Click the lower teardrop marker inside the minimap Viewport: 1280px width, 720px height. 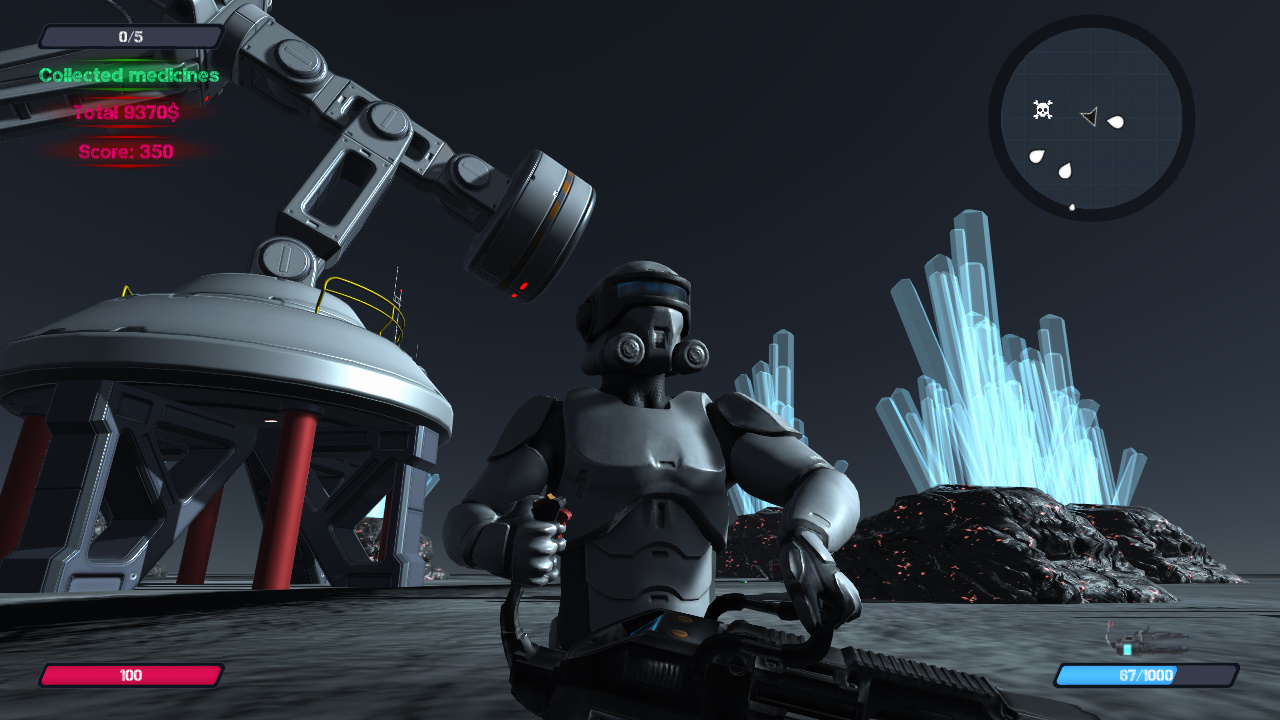1064,170
